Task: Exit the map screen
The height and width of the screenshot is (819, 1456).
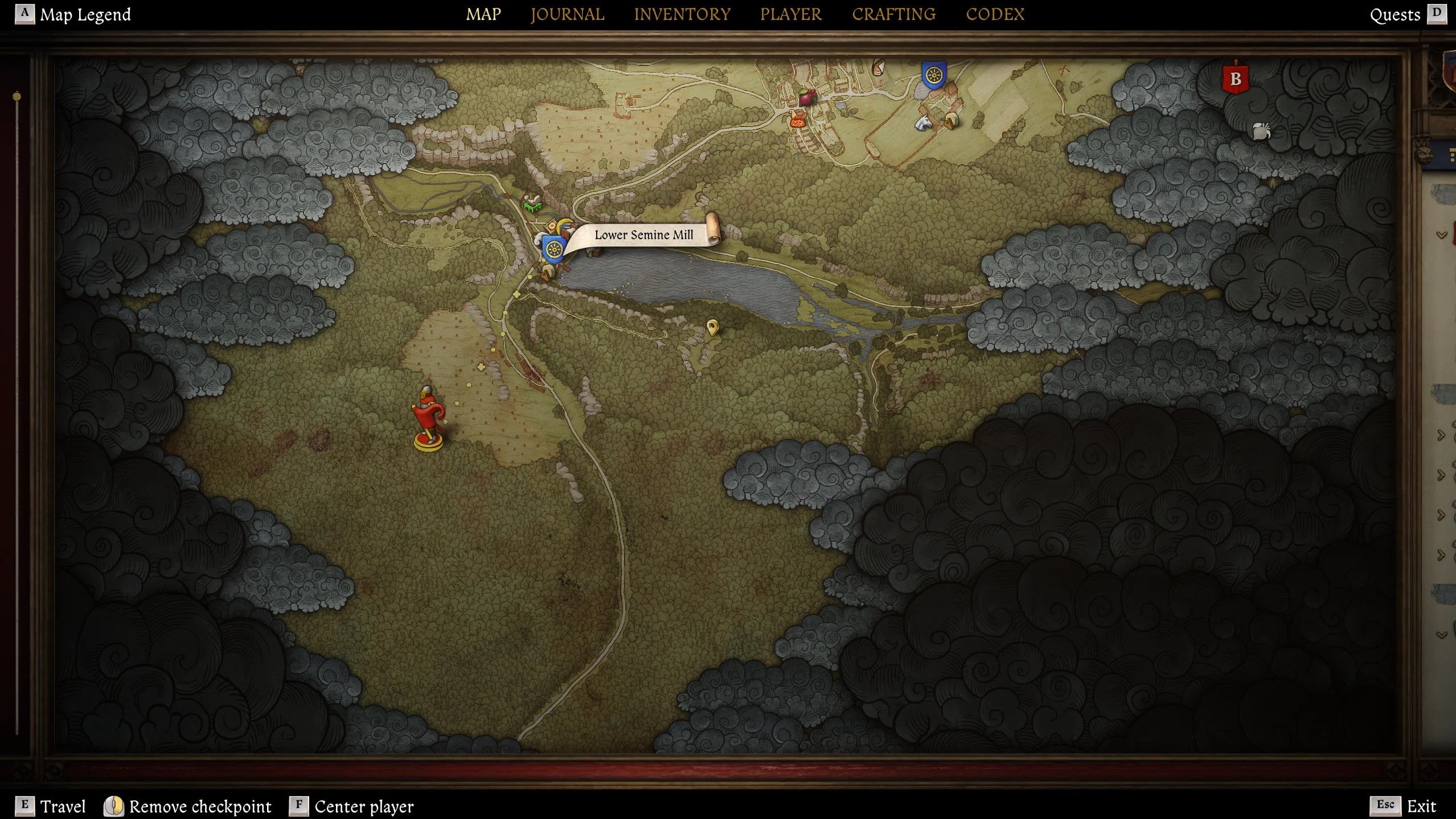Action: pyautogui.click(x=1421, y=806)
